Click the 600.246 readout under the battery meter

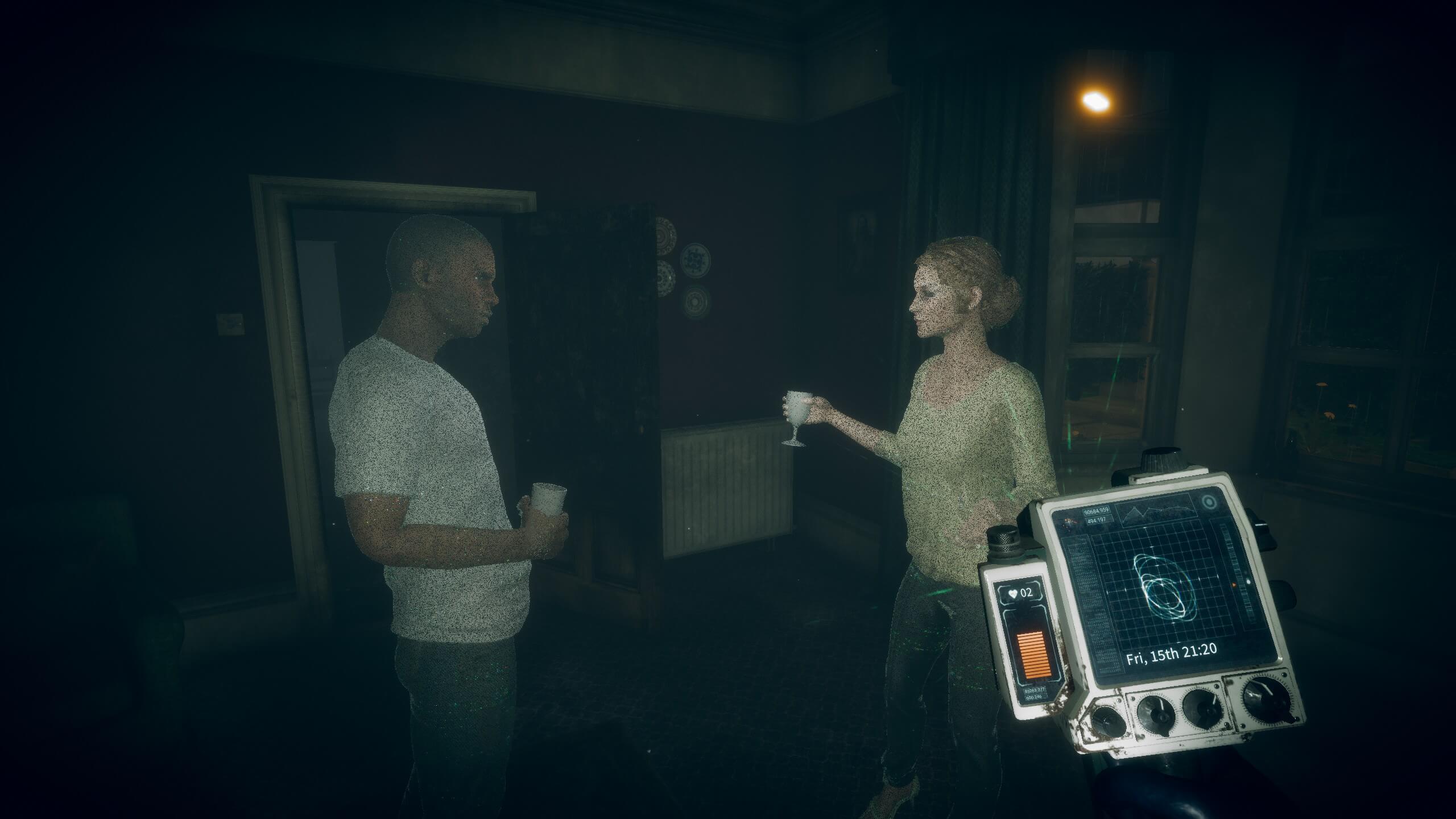pyautogui.click(x=1033, y=697)
